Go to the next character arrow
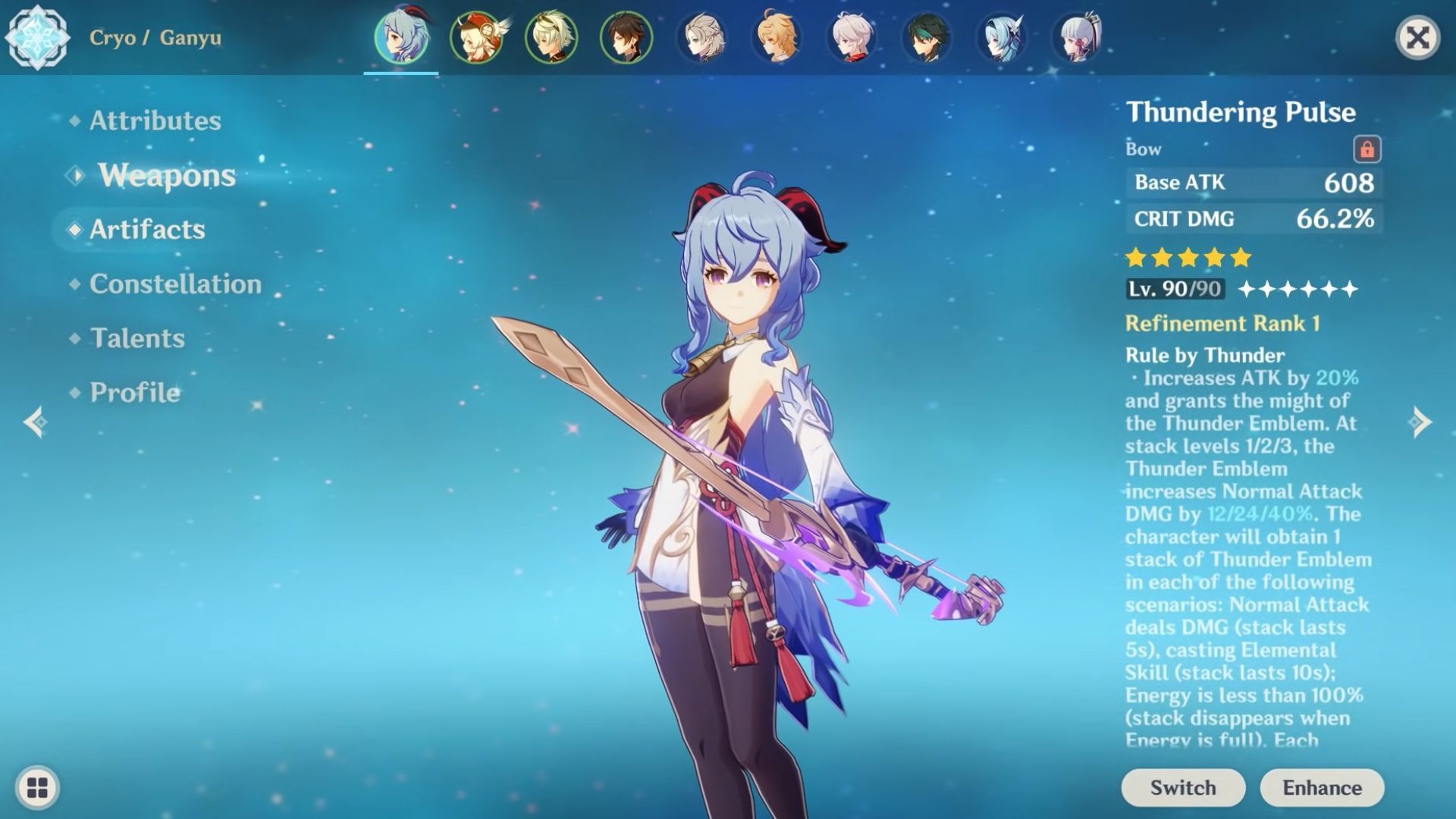Screen dimensions: 1456x819 [x=1420, y=422]
